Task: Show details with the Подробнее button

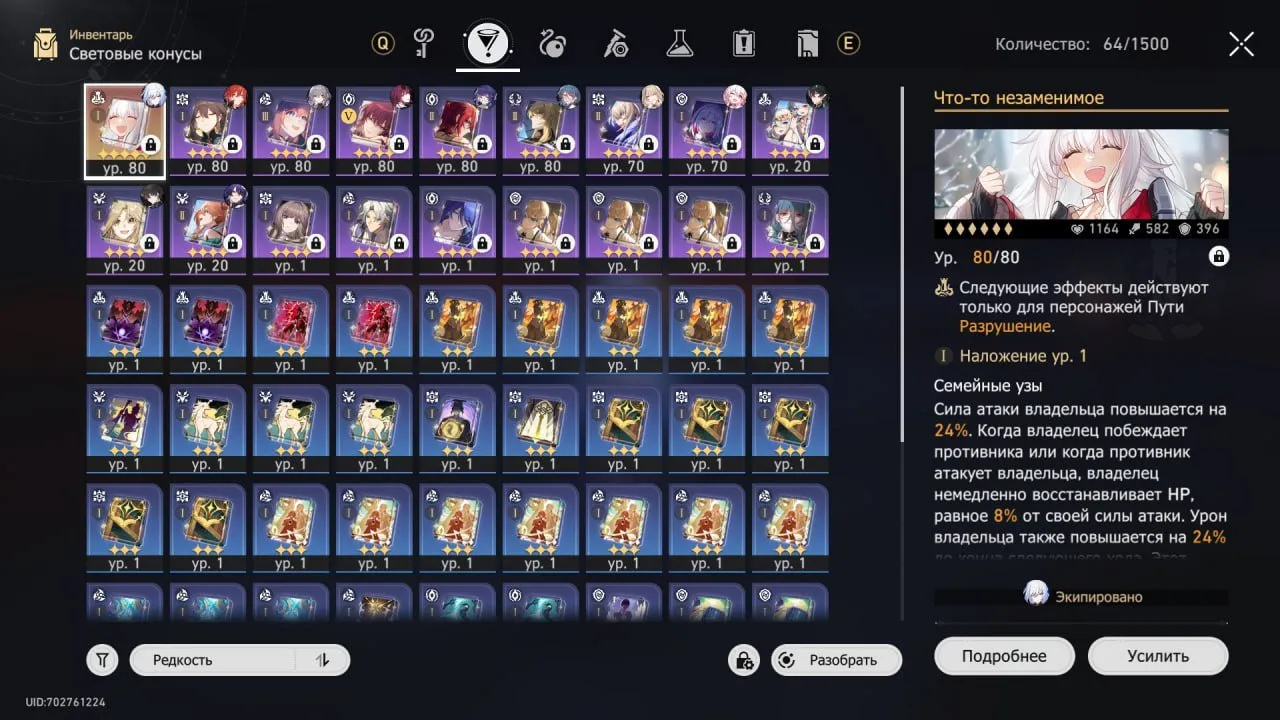Action: pyautogui.click(x=1004, y=657)
